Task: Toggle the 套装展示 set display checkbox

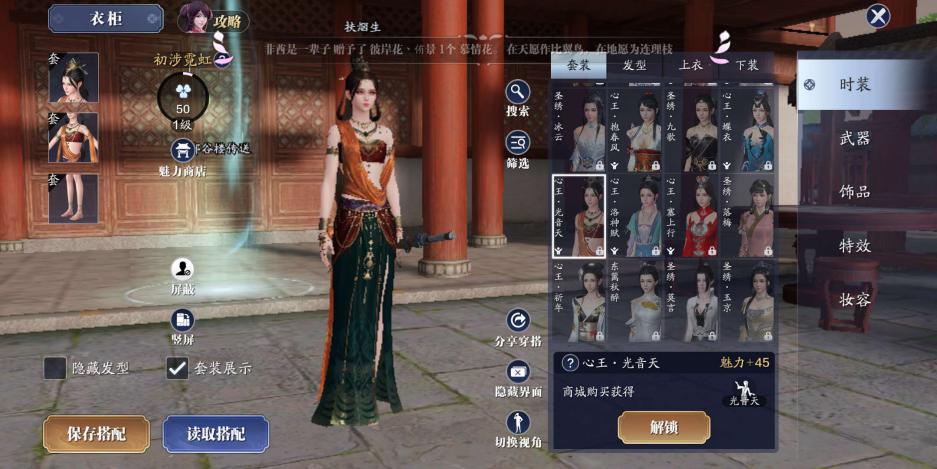Action: click(x=177, y=368)
